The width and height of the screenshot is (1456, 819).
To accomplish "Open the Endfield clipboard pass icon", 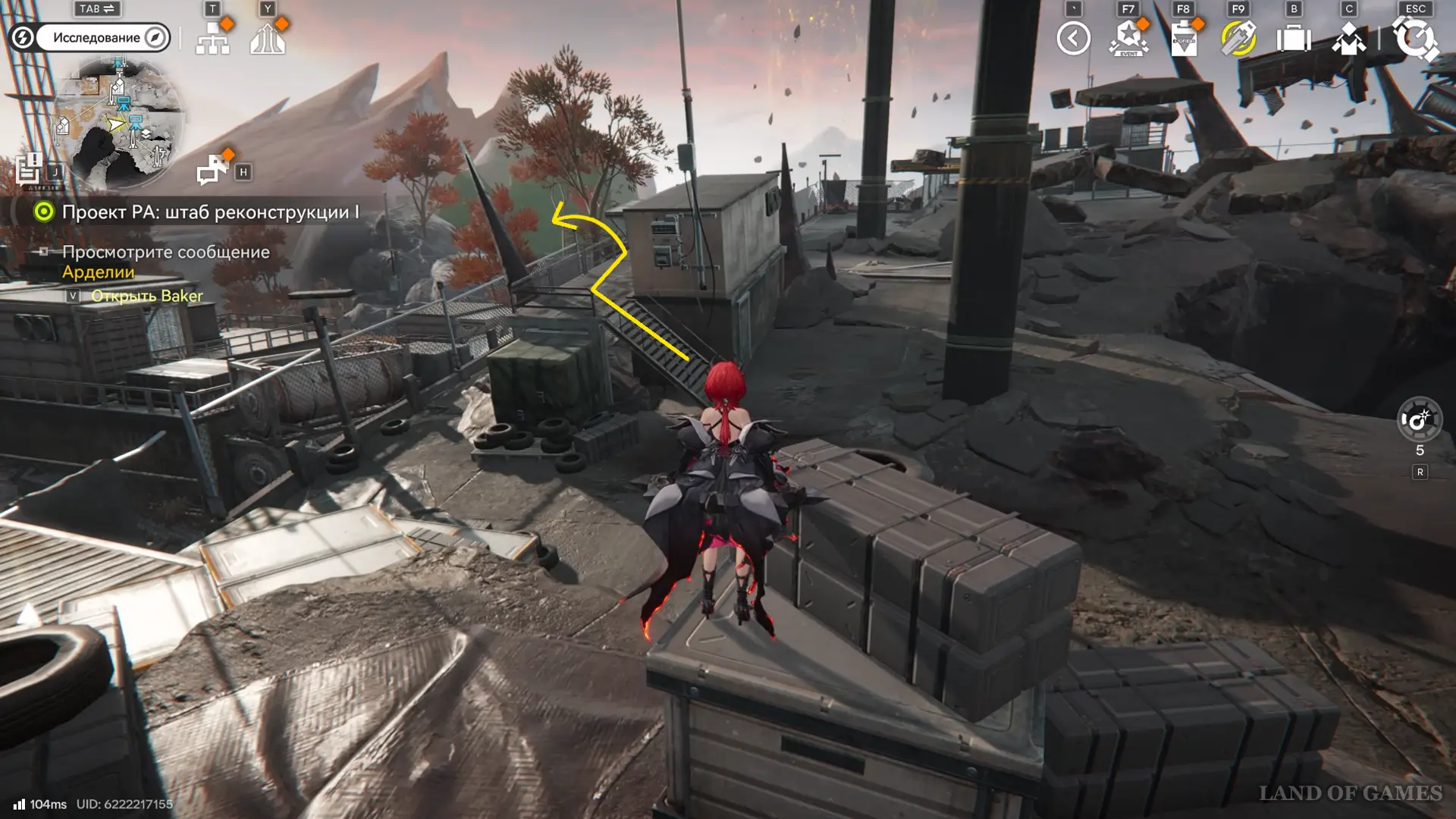I will click(x=1184, y=39).
